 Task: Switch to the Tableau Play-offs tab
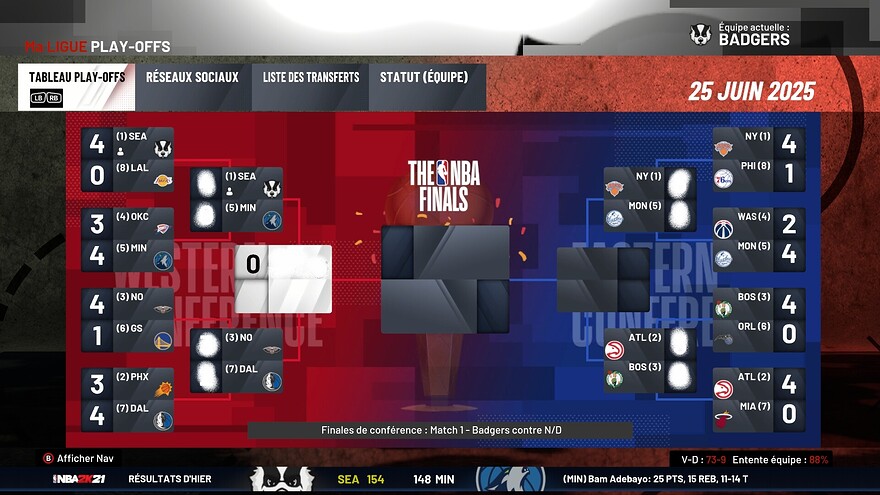coord(76,87)
